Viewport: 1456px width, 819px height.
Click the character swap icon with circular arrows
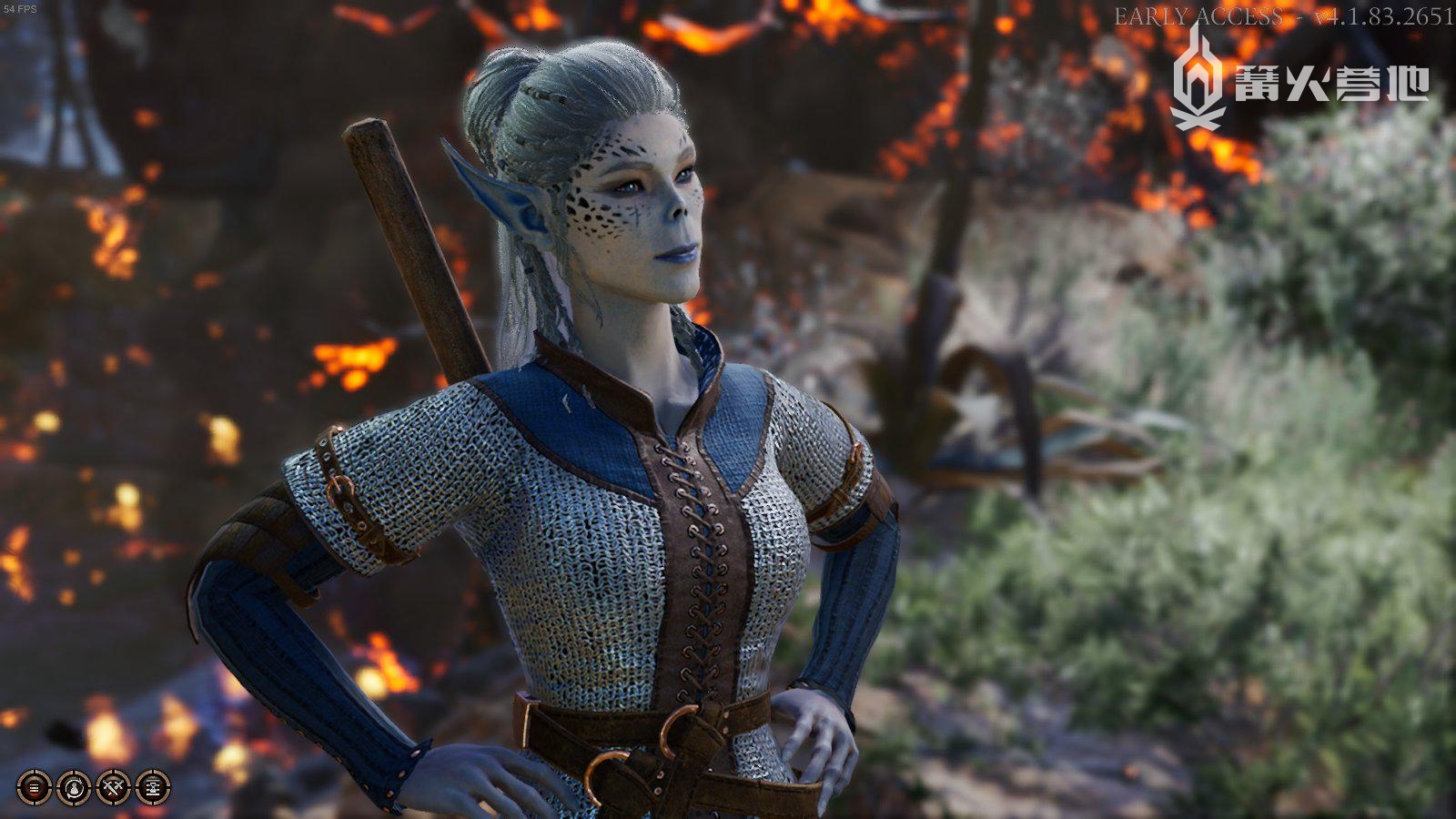[74, 787]
